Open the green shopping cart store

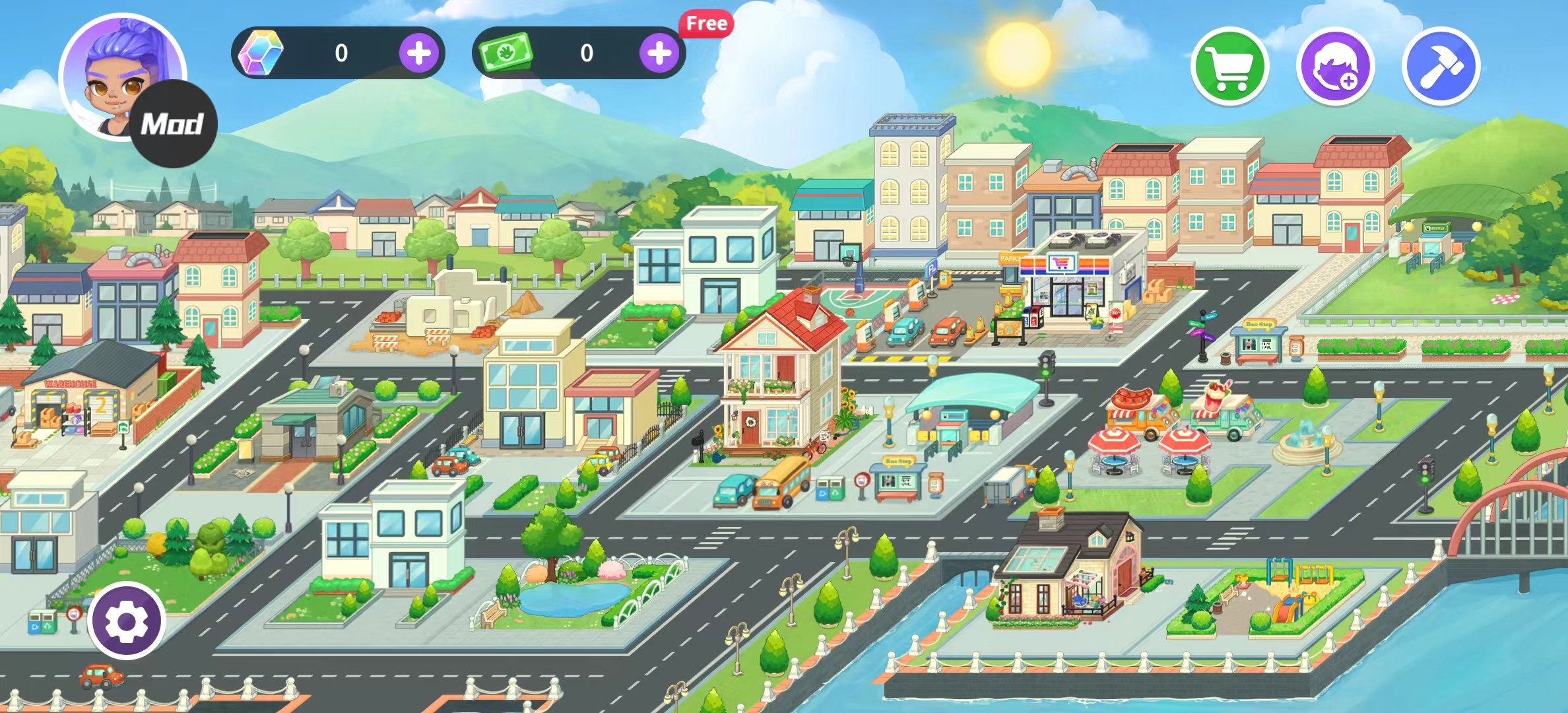1230,66
